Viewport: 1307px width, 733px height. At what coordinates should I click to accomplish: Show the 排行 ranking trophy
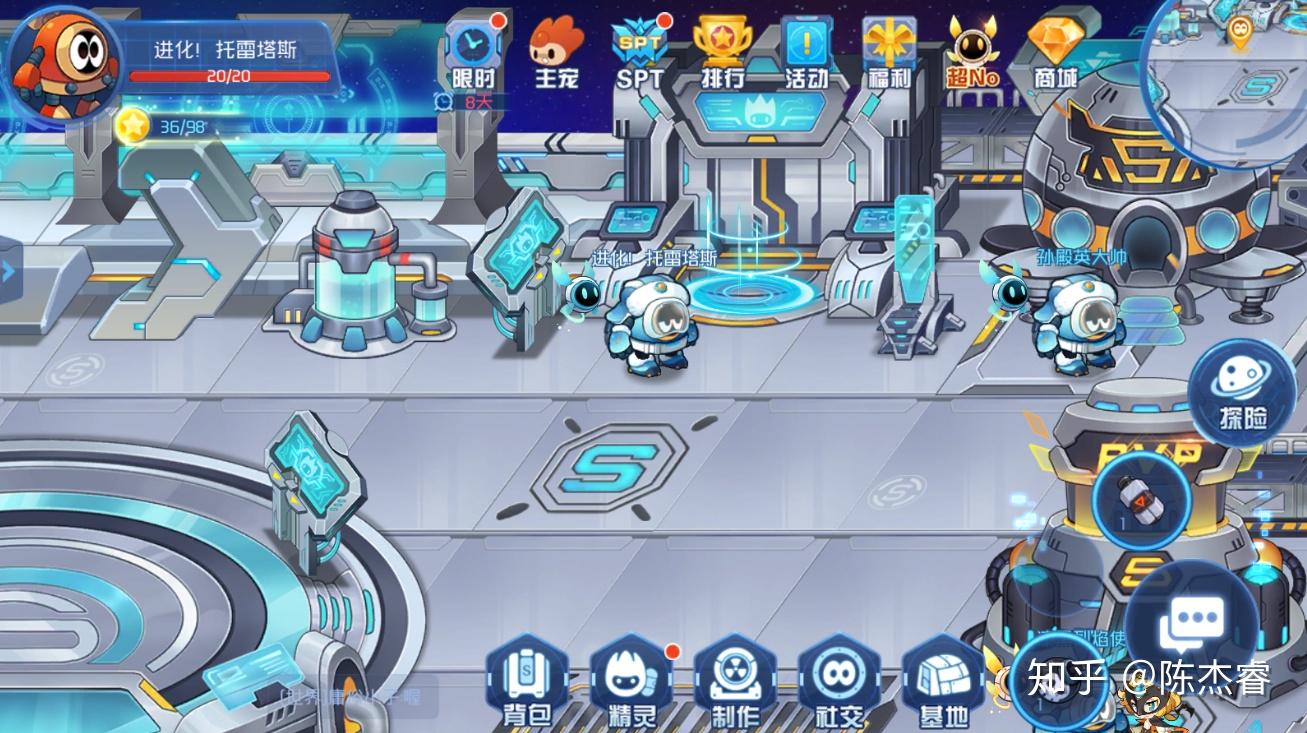(722, 53)
